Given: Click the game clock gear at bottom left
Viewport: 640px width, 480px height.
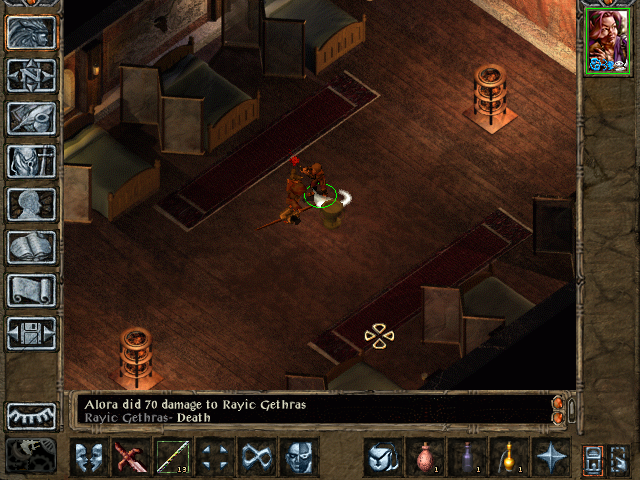Looking at the screenshot, I should [31, 455].
